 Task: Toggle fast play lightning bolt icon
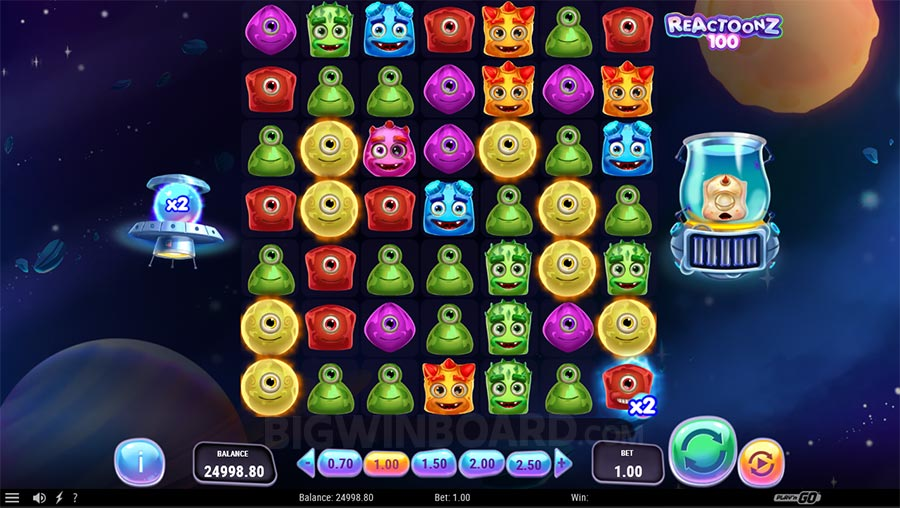pyautogui.click(x=59, y=497)
